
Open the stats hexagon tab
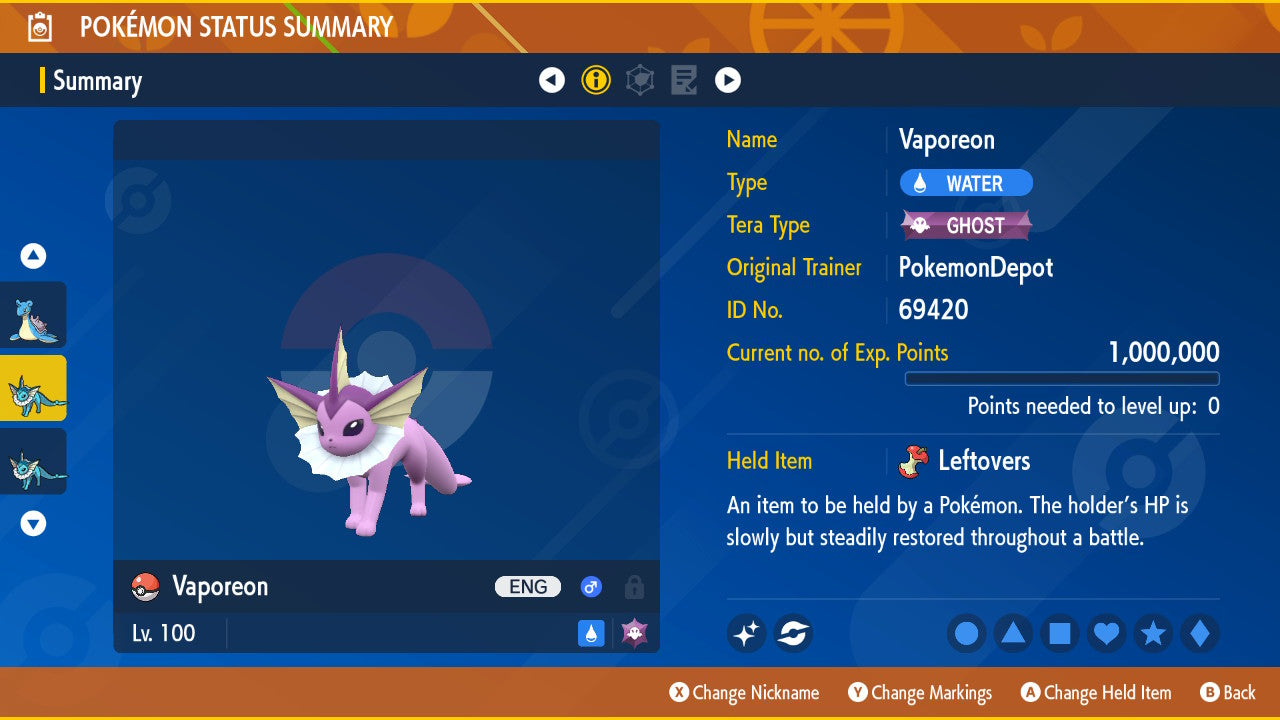640,80
